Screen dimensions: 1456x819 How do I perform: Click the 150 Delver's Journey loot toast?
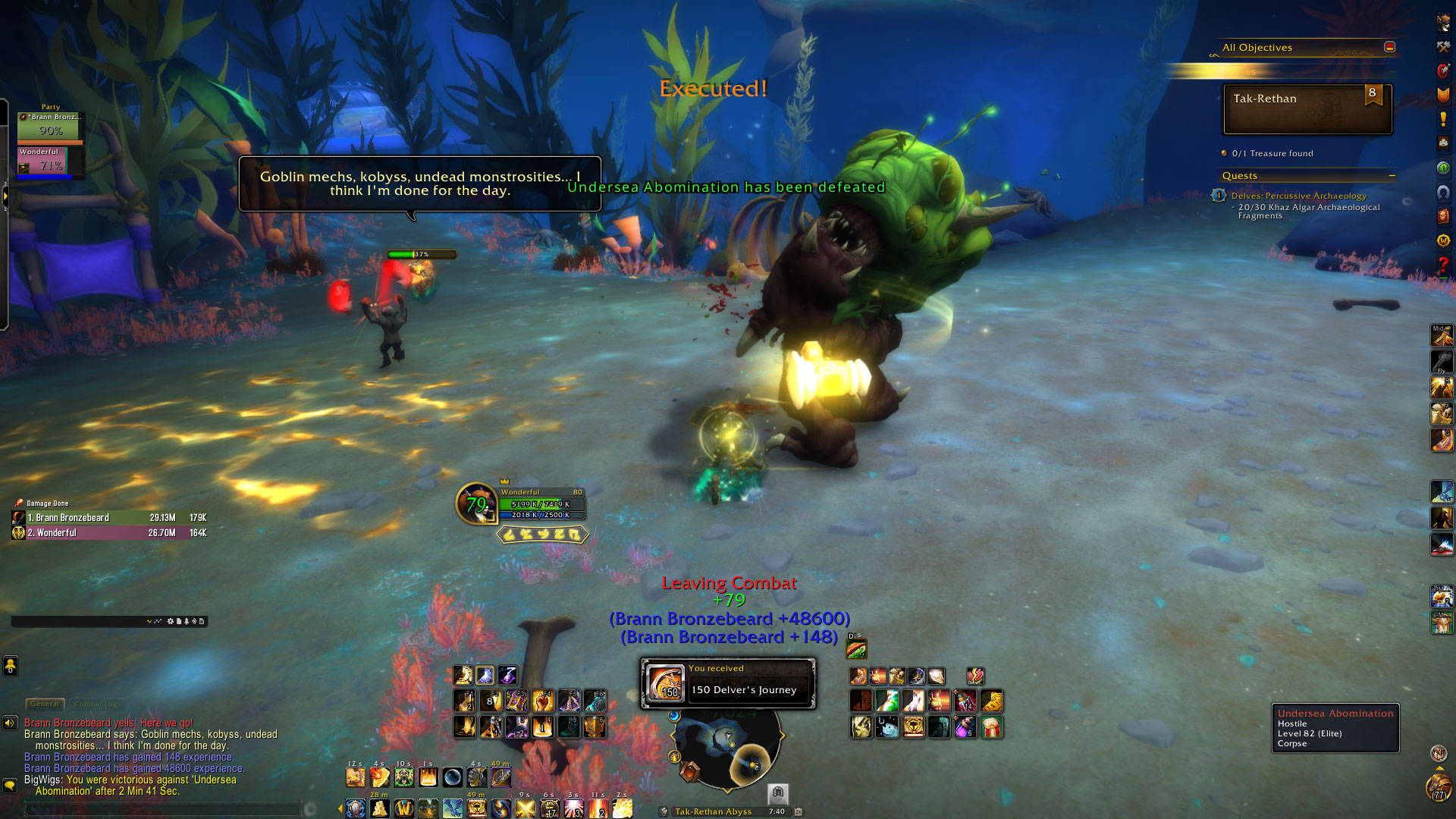(x=728, y=683)
